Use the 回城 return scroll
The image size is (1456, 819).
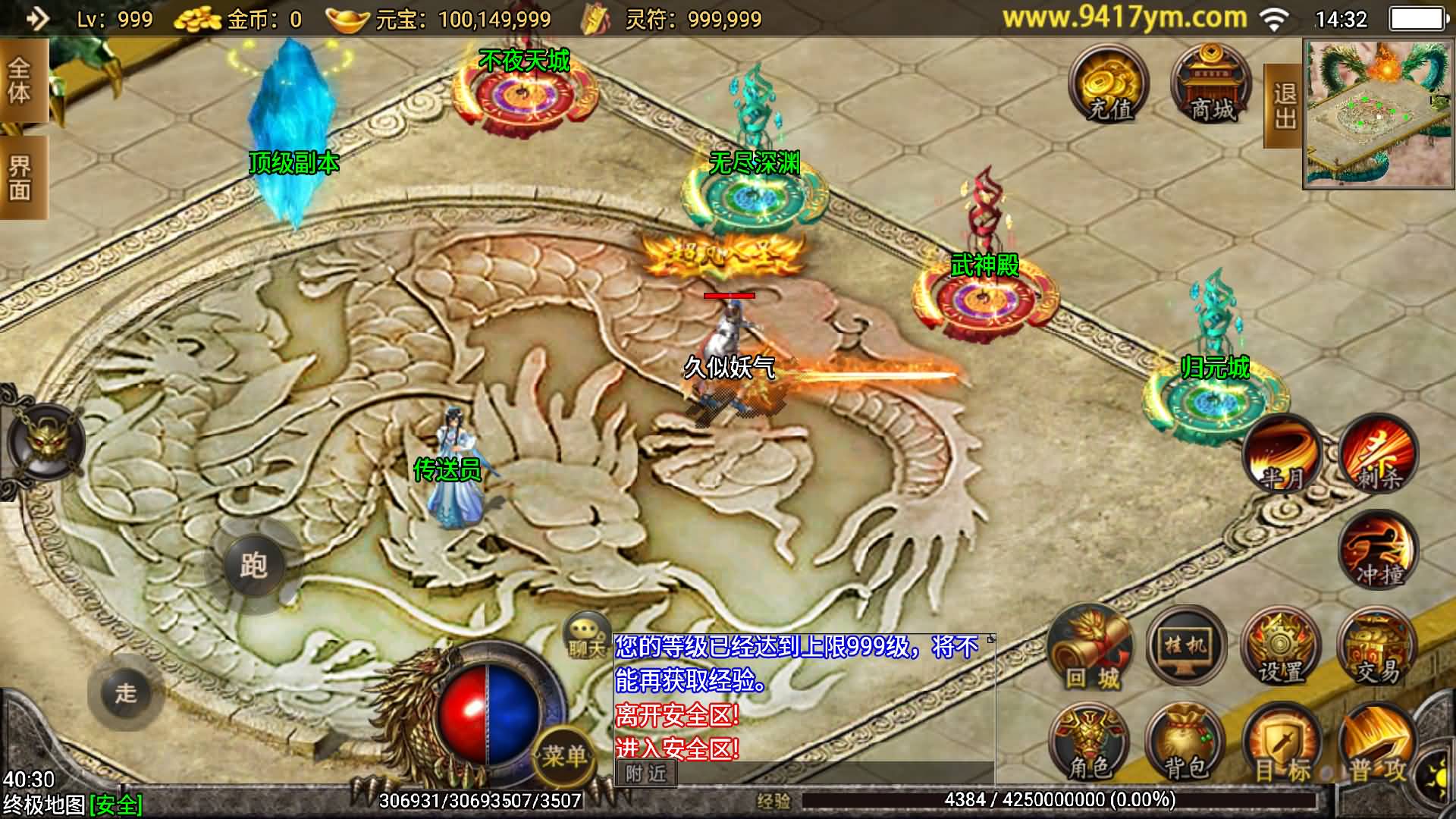click(1090, 649)
